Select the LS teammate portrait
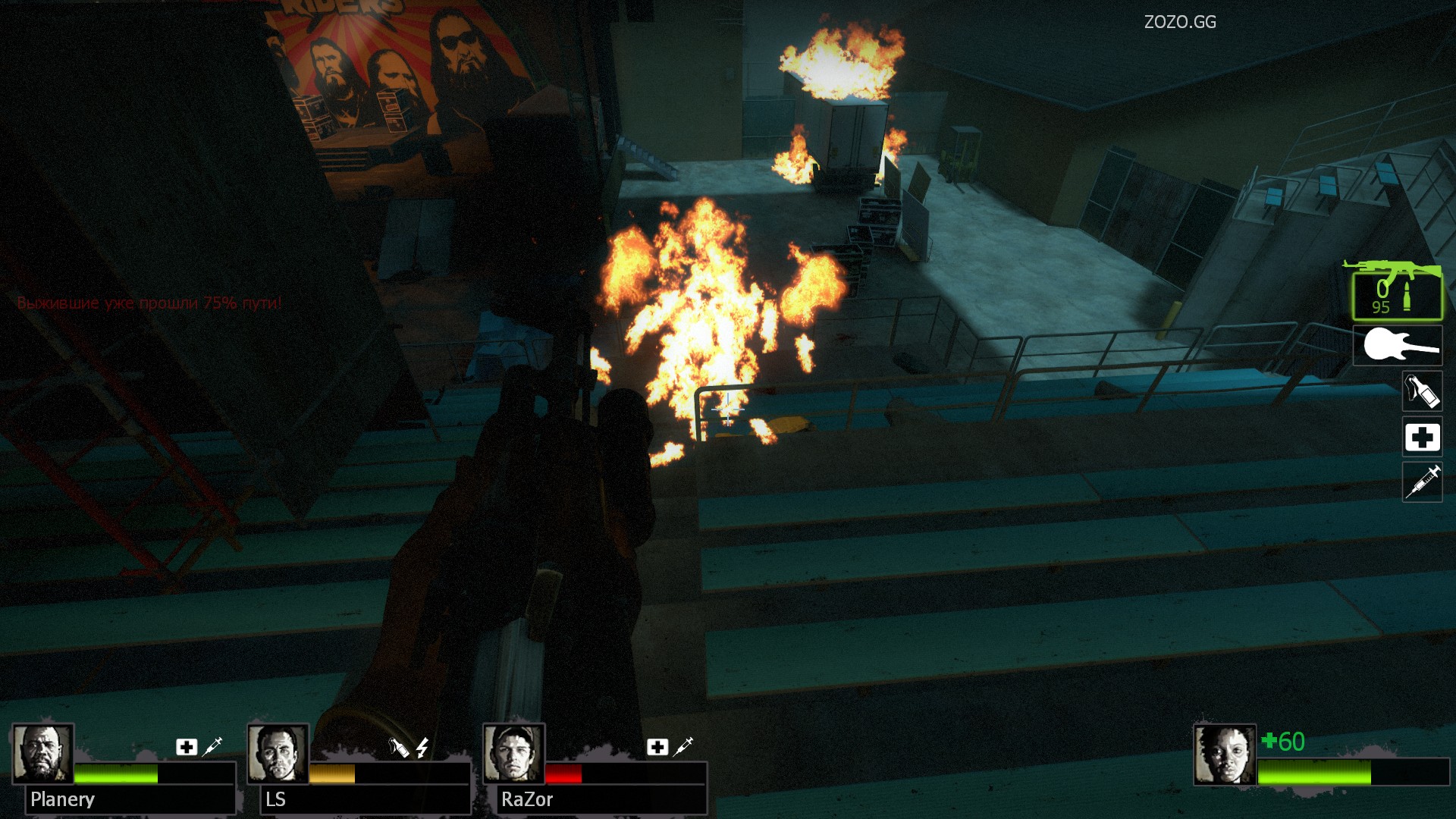The height and width of the screenshot is (819, 1456). click(278, 754)
